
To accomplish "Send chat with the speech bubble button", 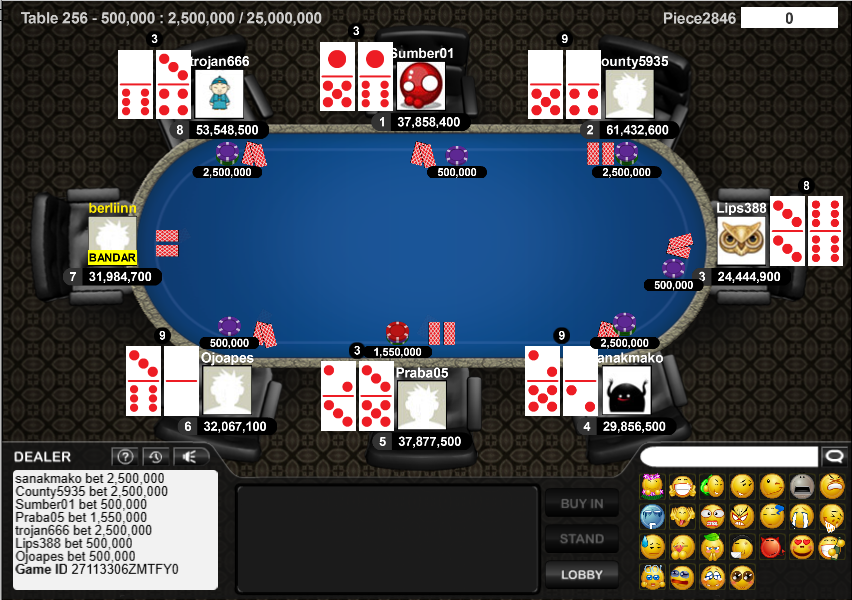I will tap(832, 456).
